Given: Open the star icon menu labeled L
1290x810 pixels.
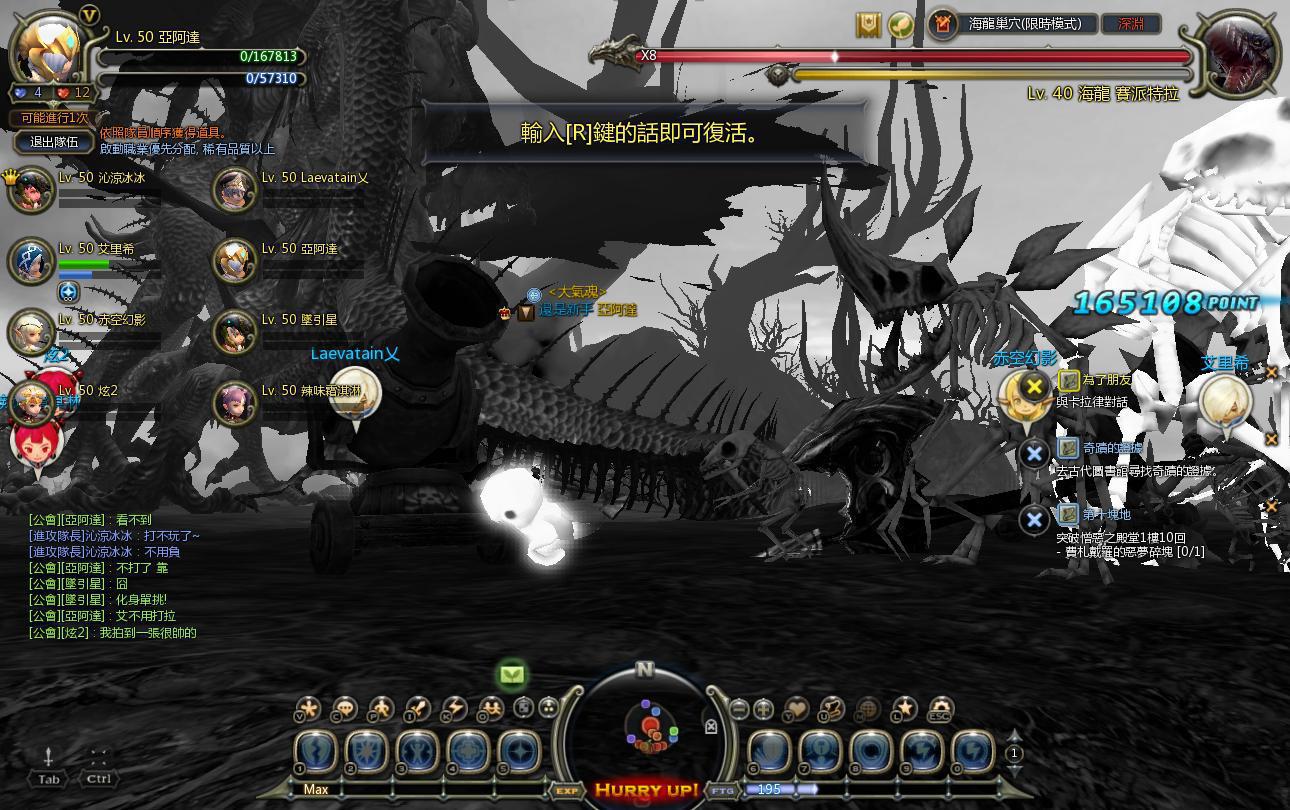Looking at the screenshot, I should point(904,709).
